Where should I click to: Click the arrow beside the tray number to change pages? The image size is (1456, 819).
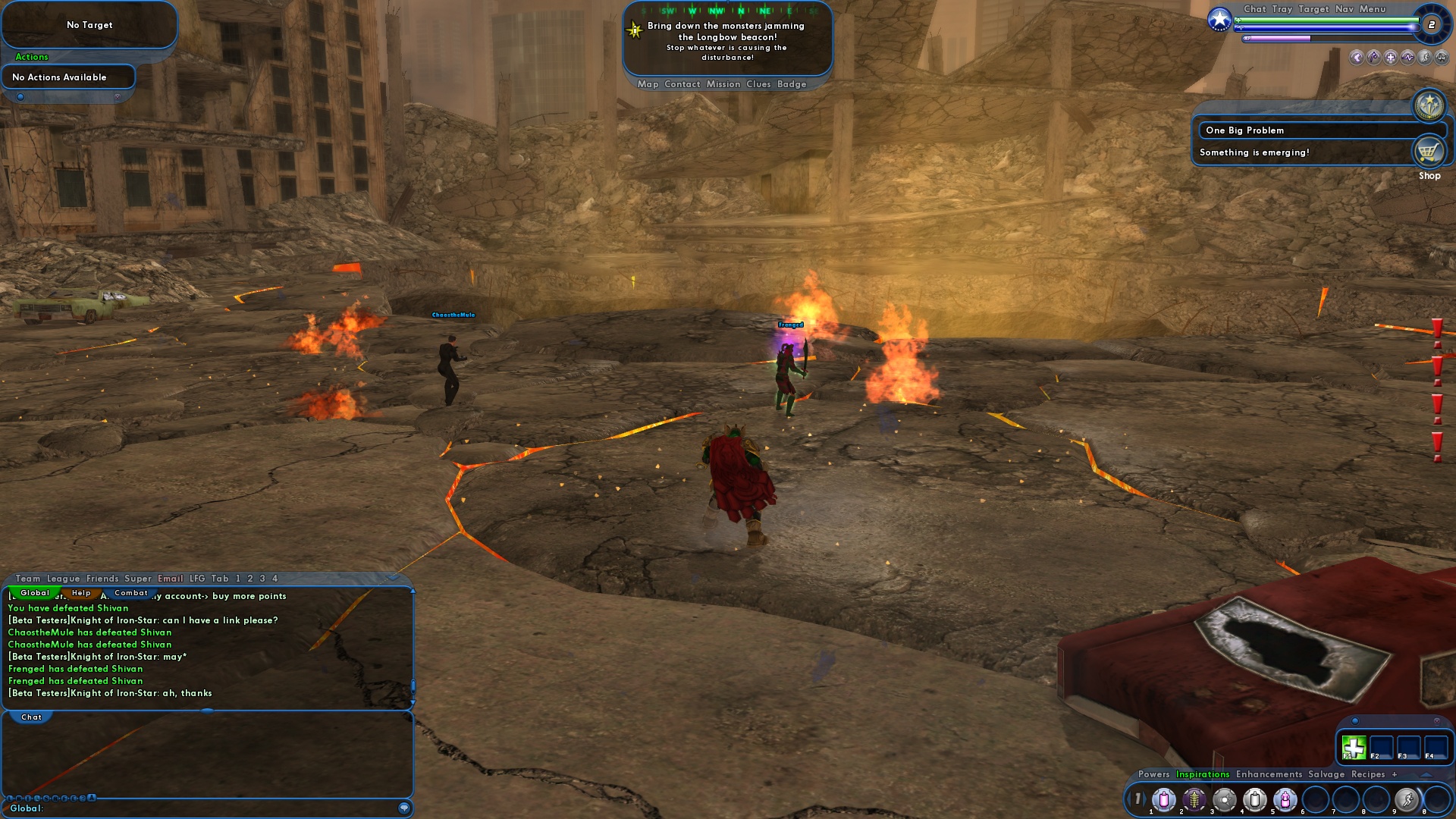pos(1147,799)
